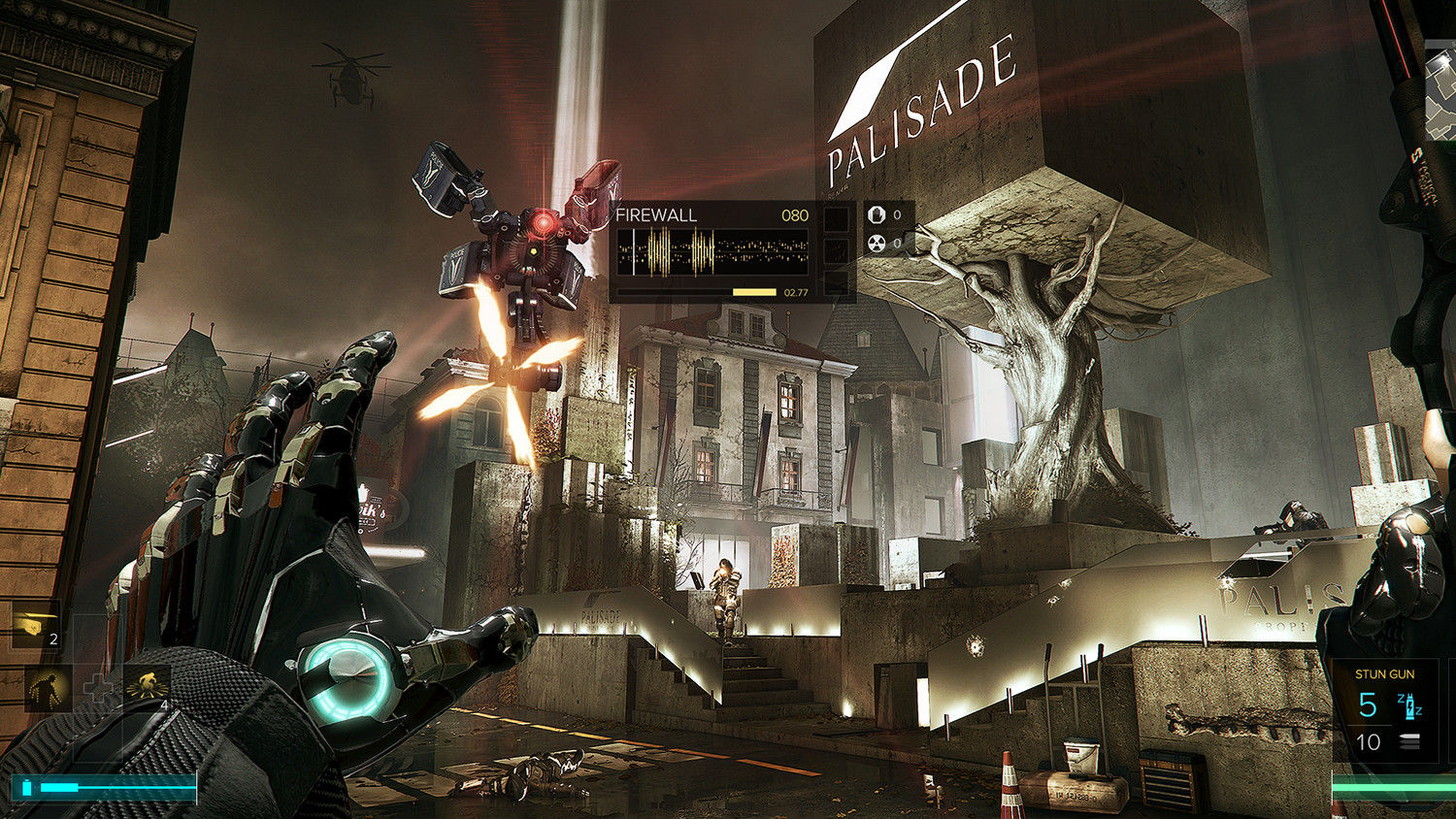Screen dimensions: 1456x819
Task: Click the FIREWALL waveform display
Action: (x=713, y=252)
